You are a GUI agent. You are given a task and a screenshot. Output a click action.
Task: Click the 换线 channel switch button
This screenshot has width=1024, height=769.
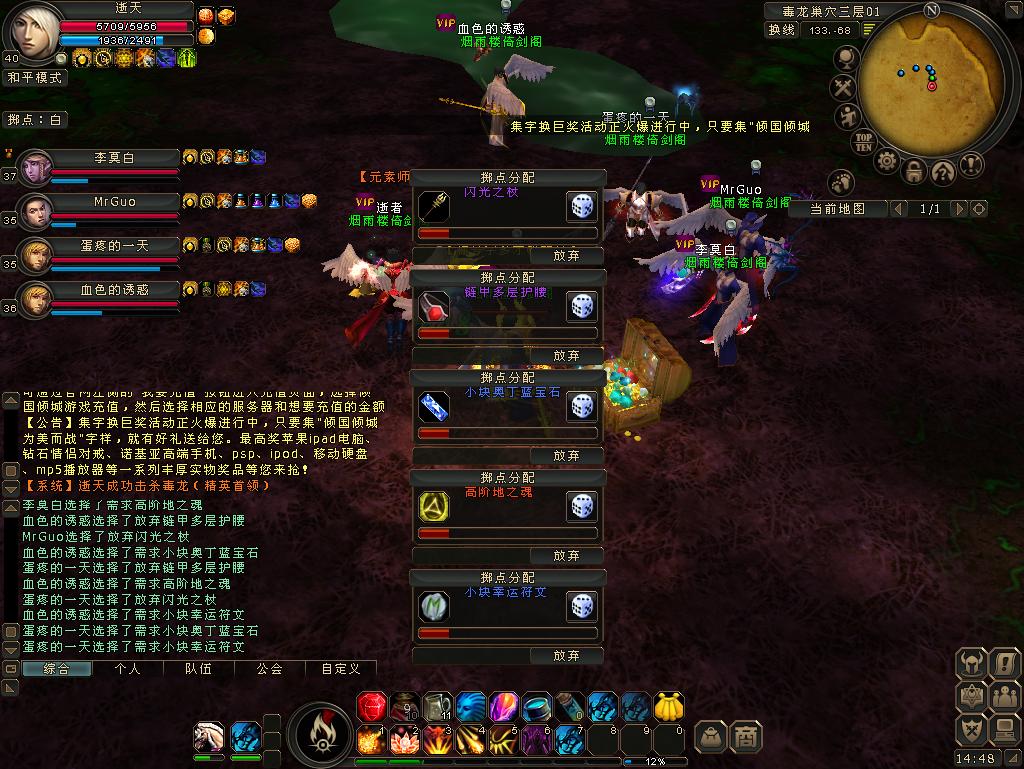coord(782,30)
